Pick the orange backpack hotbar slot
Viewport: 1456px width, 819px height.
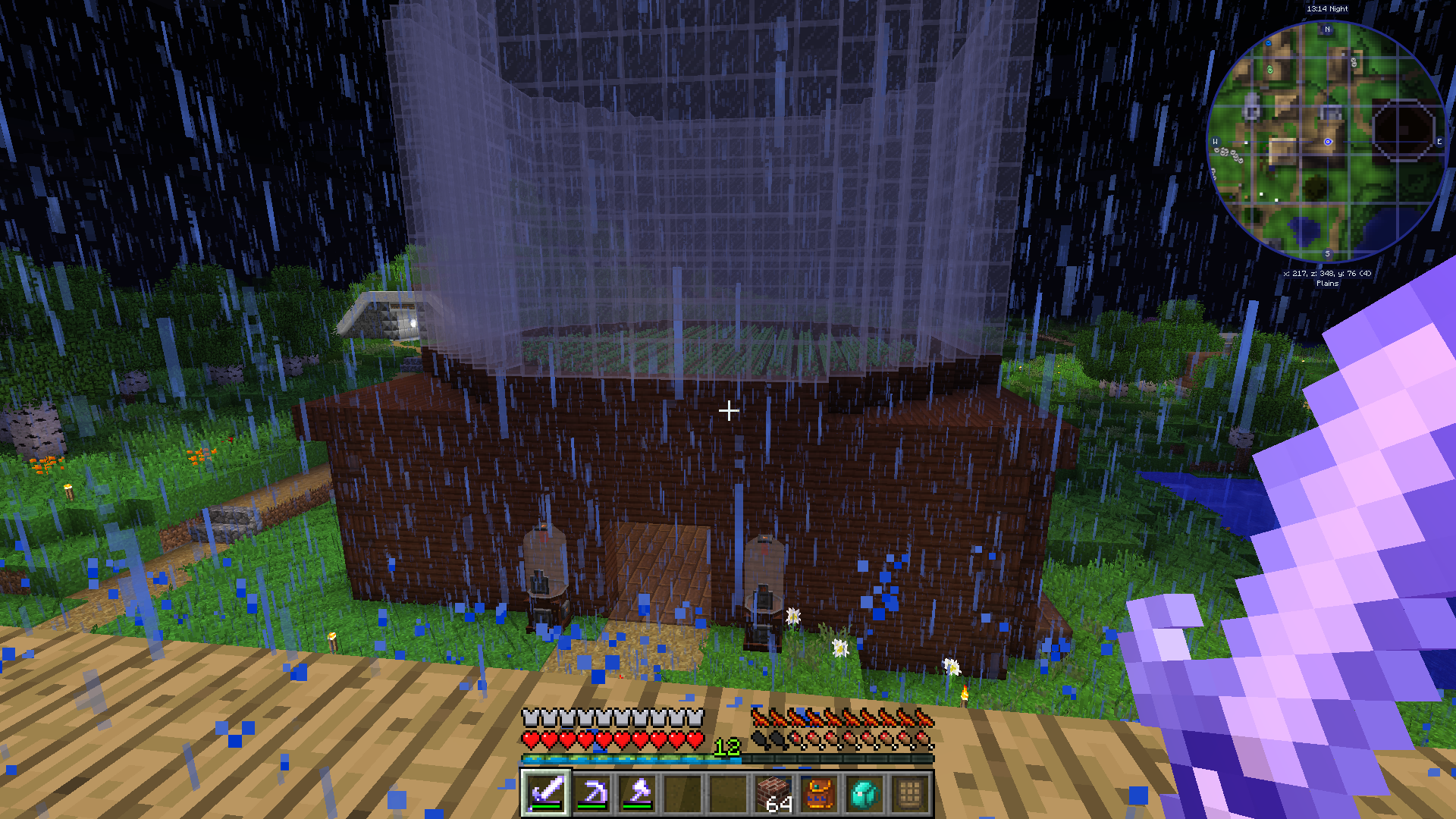(x=819, y=793)
